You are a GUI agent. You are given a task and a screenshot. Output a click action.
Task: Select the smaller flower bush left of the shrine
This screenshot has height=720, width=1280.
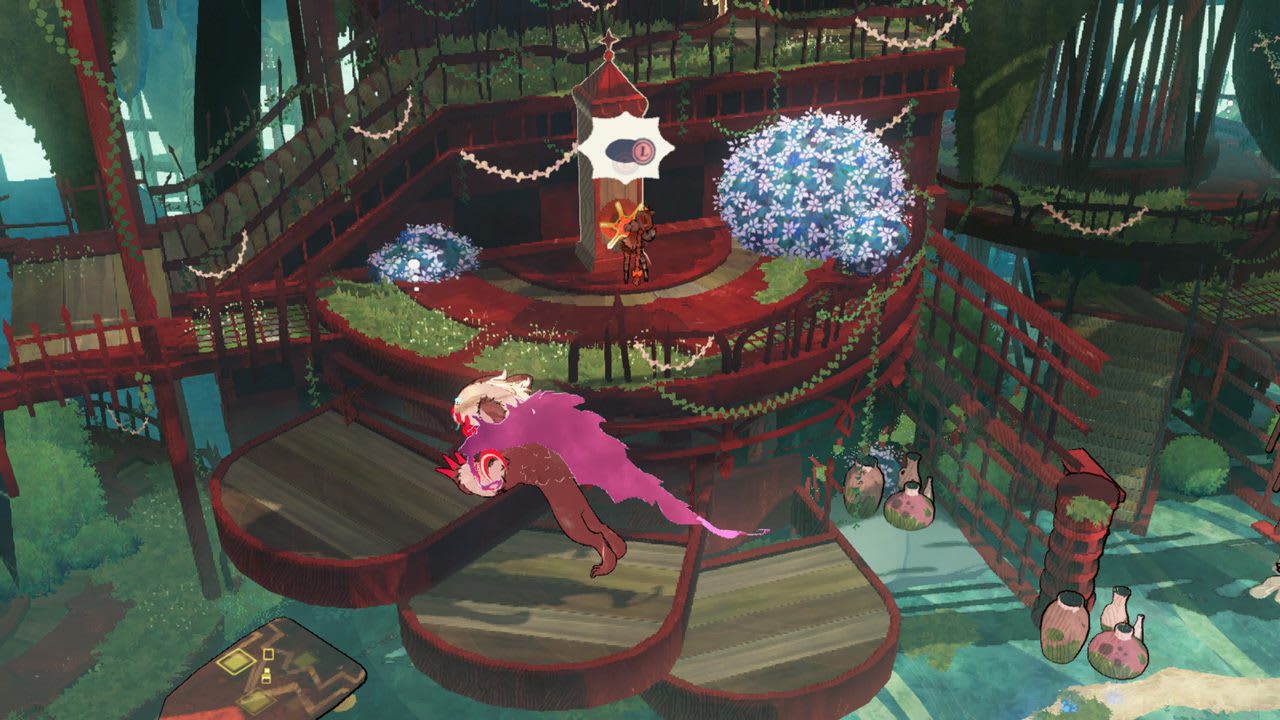[x=425, y=250]
